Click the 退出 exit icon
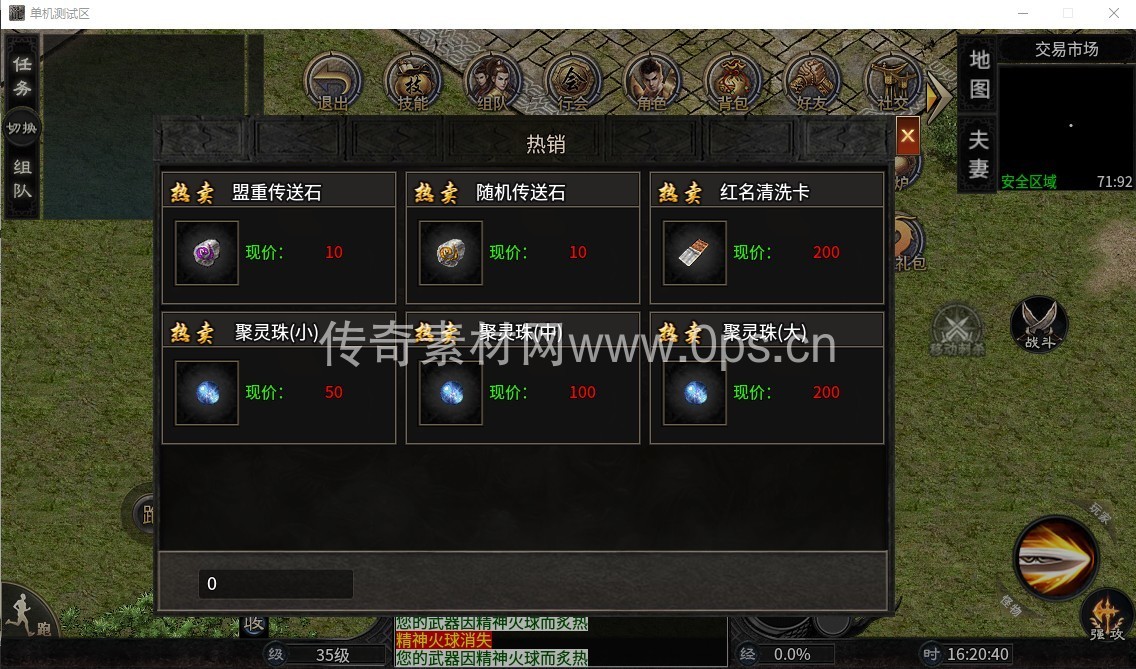Image resolution: width=1136 pixels, height=669 pixels. [x=332, y=82]
